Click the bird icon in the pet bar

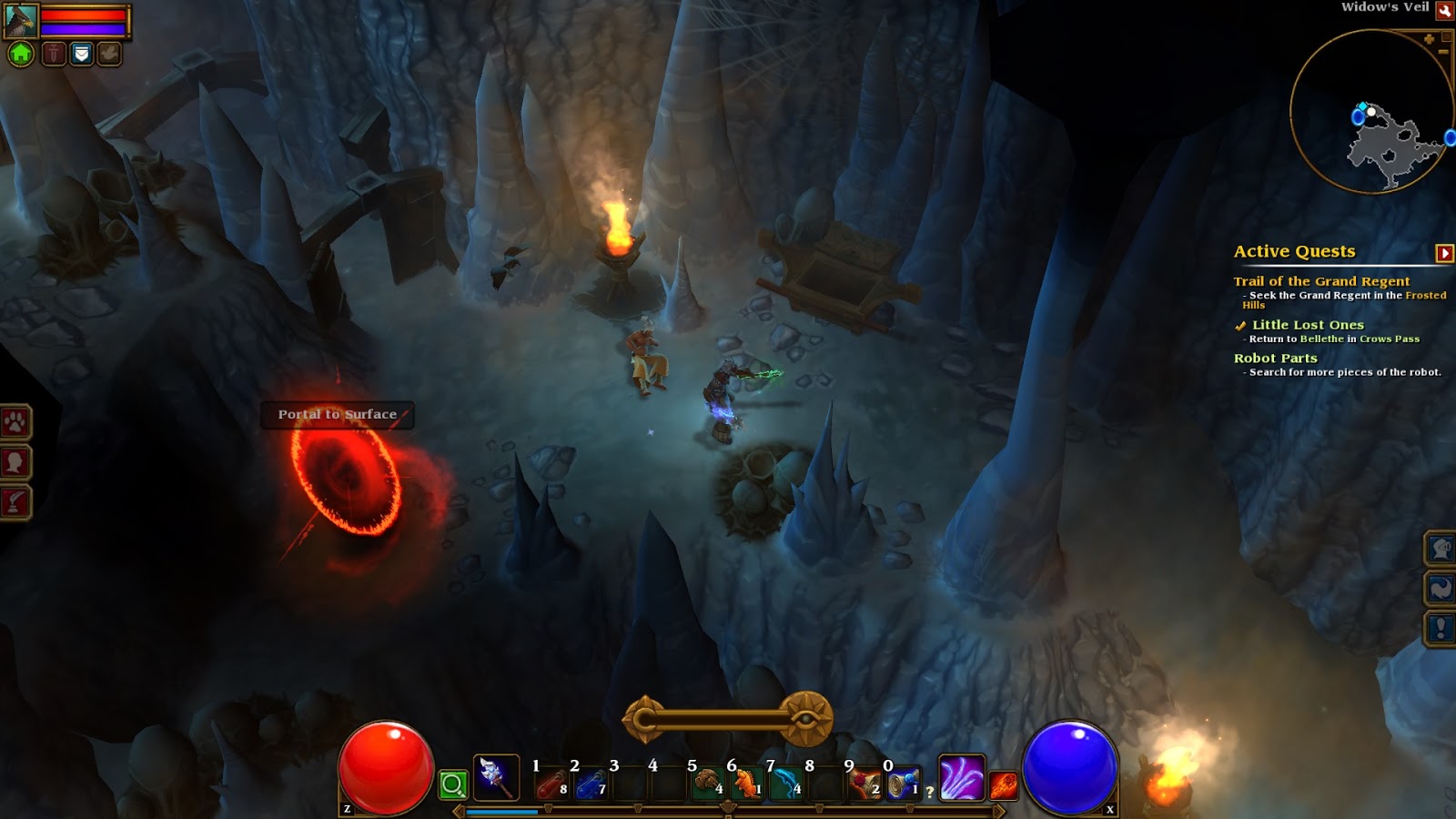click(108, 54)
